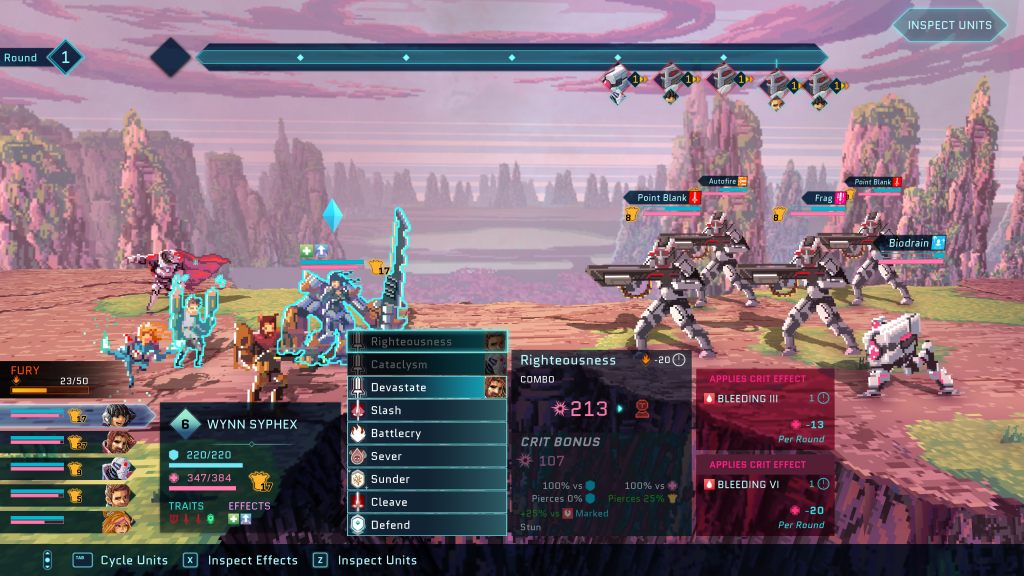Select the blonde character's party list row
Viewport: 1024px width, 576px height.
coord(70,519)
